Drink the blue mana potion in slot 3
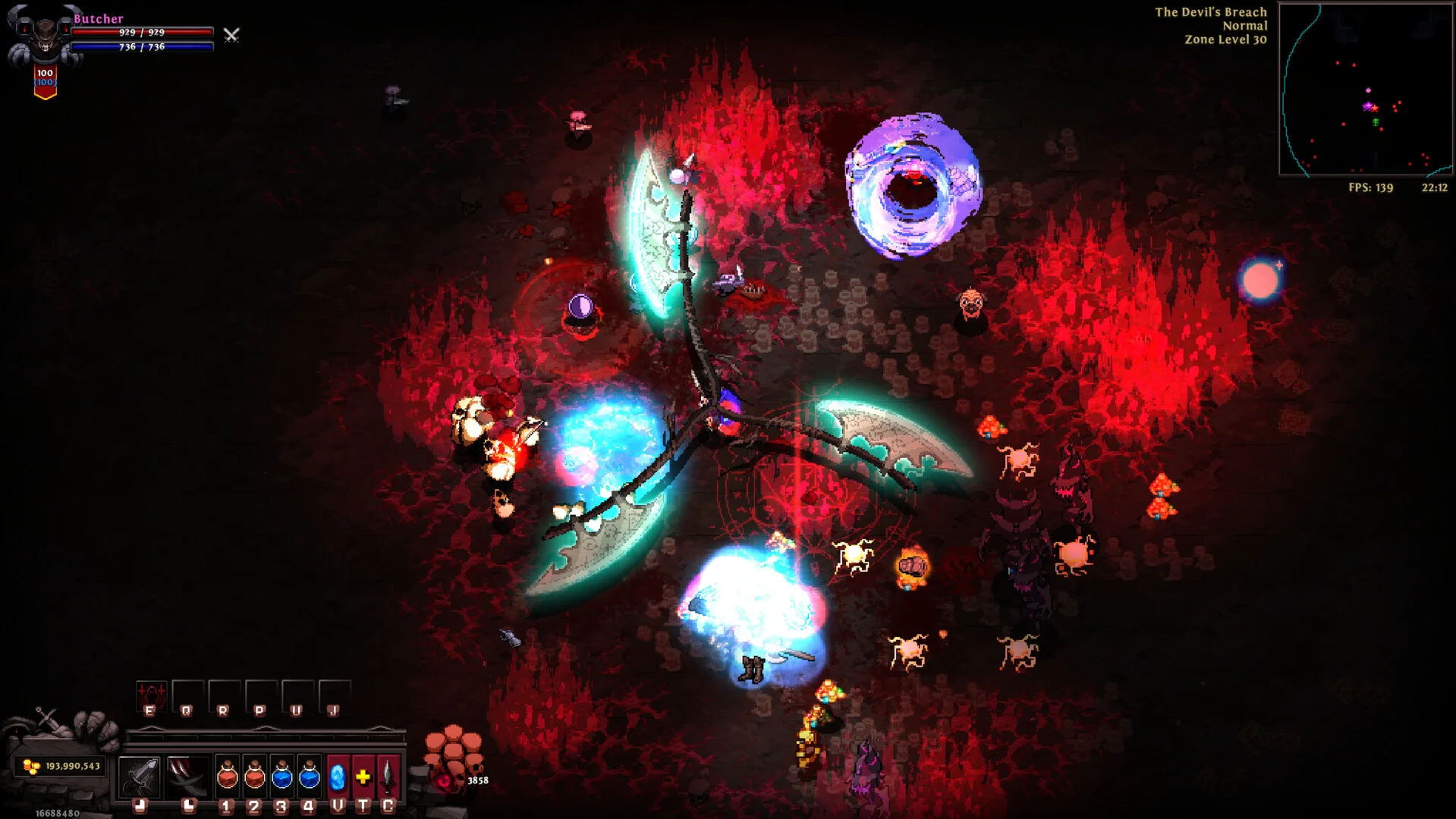The image size is (1456, 819). coord(281,776)
